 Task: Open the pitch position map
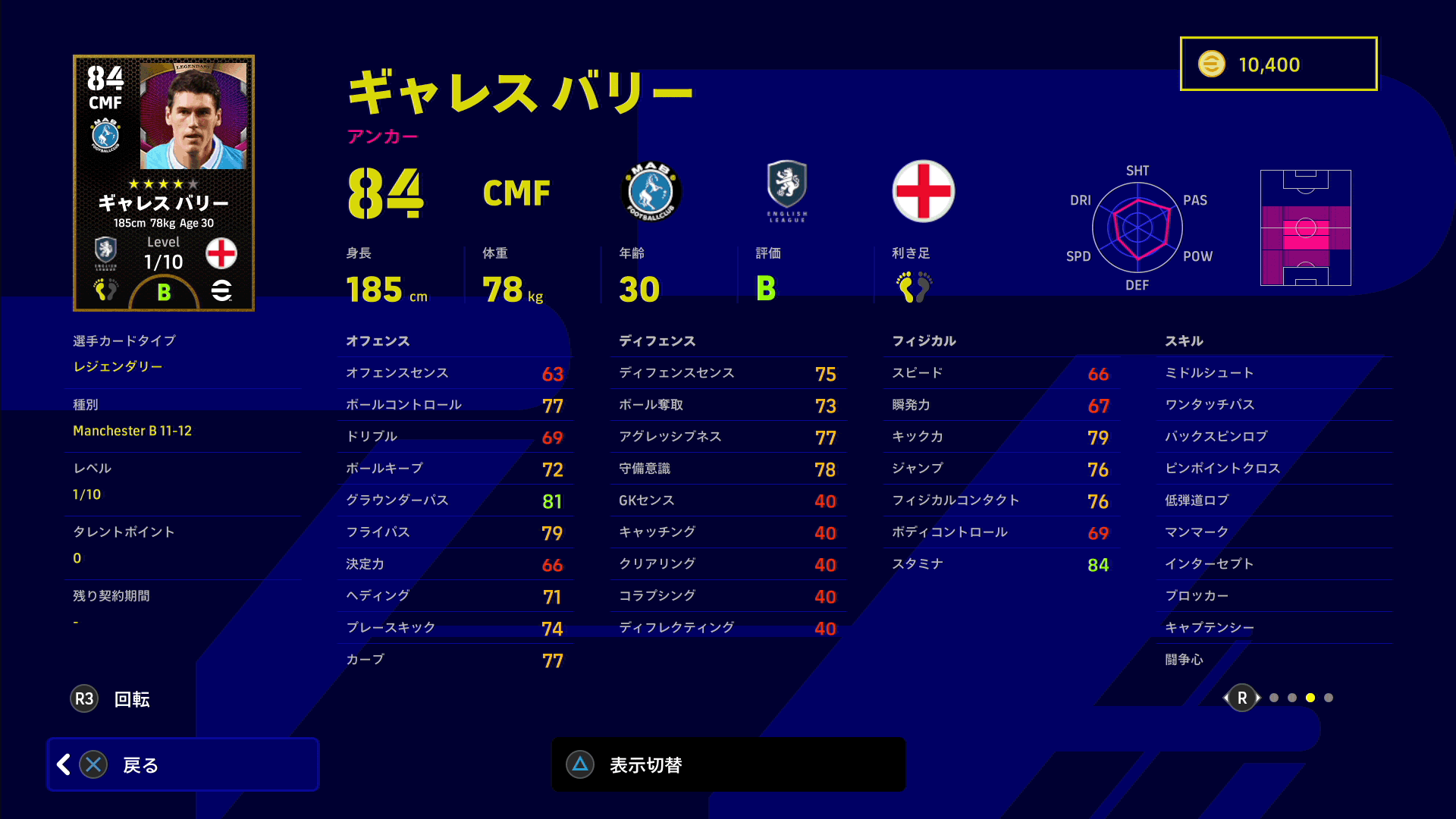click(x=1305, y=227)
